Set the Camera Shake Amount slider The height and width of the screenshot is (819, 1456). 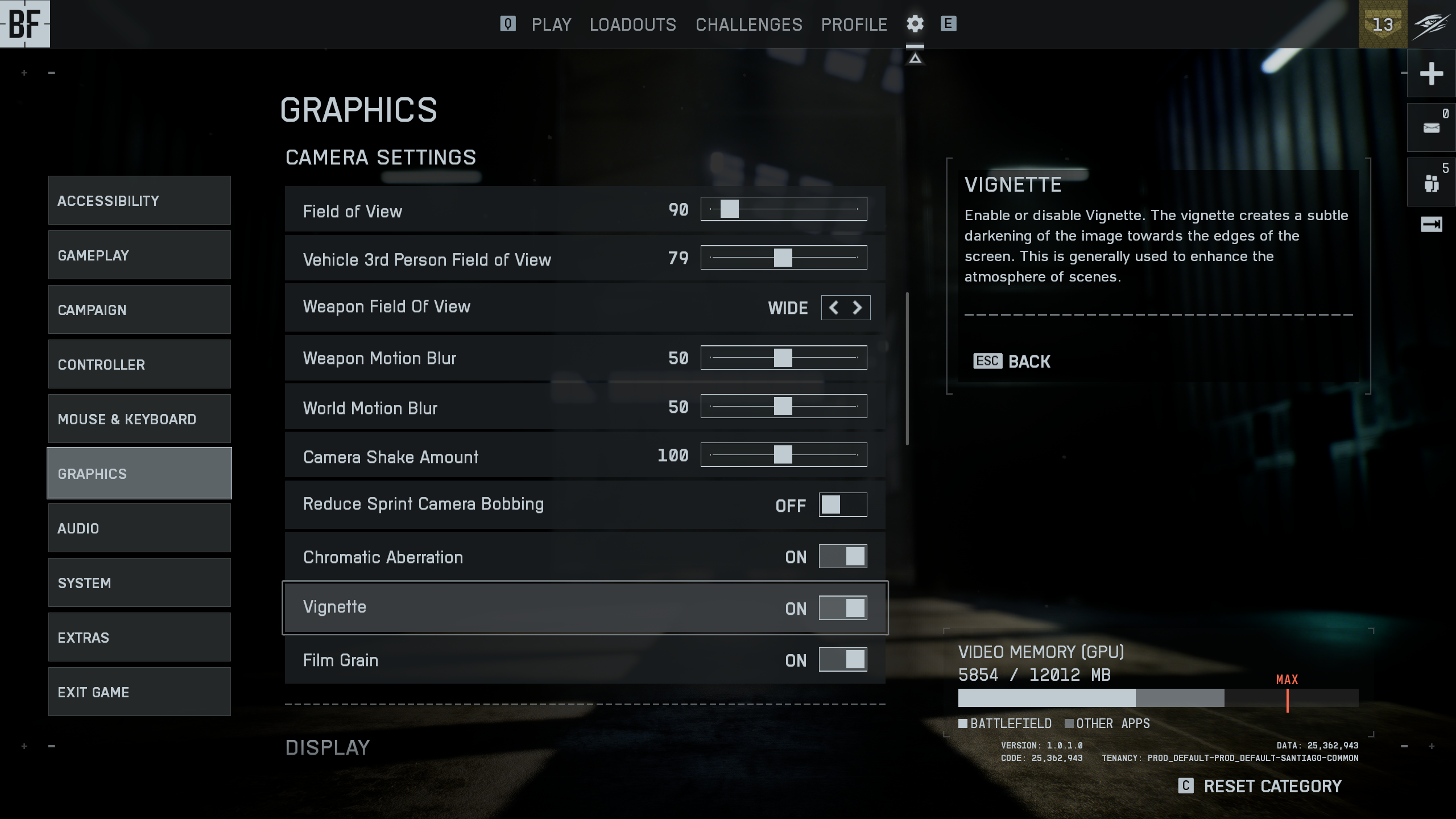783,455
